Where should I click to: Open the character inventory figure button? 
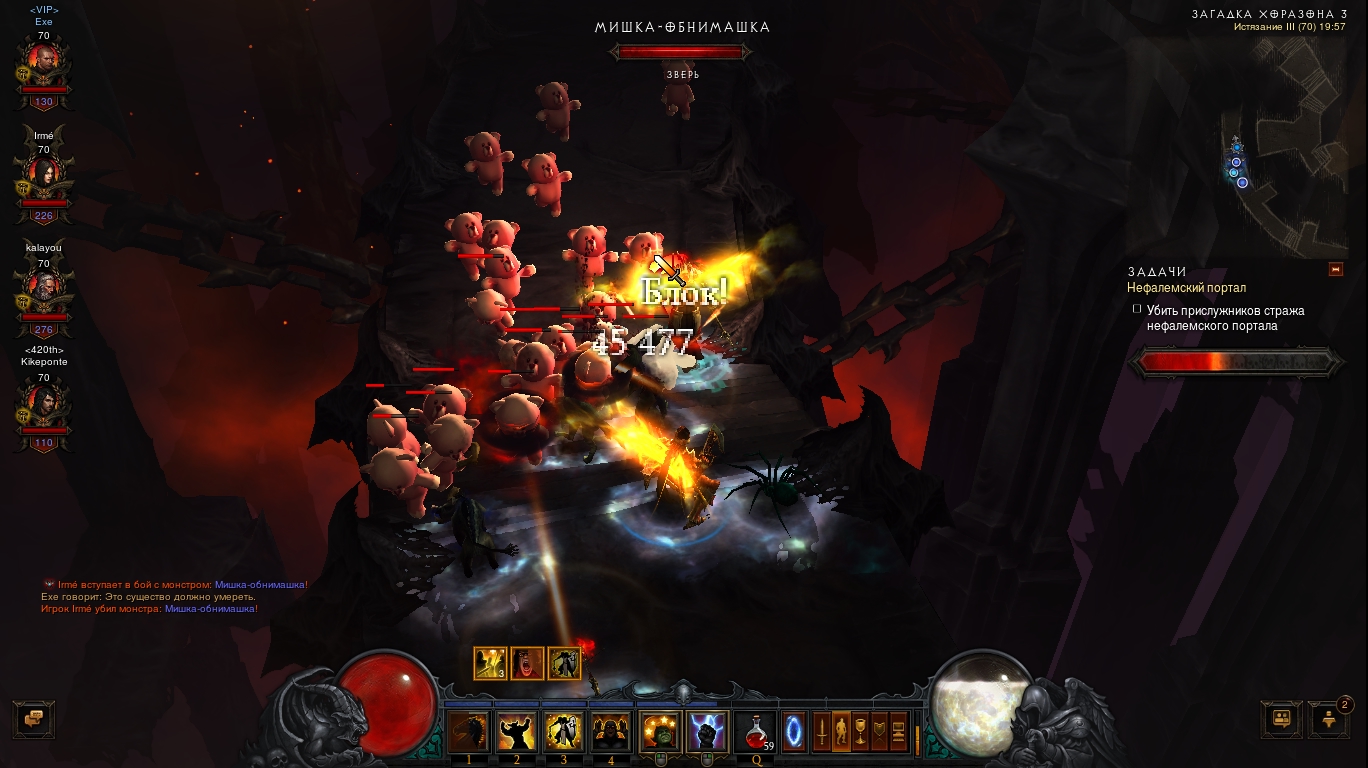tap(842, 730)
